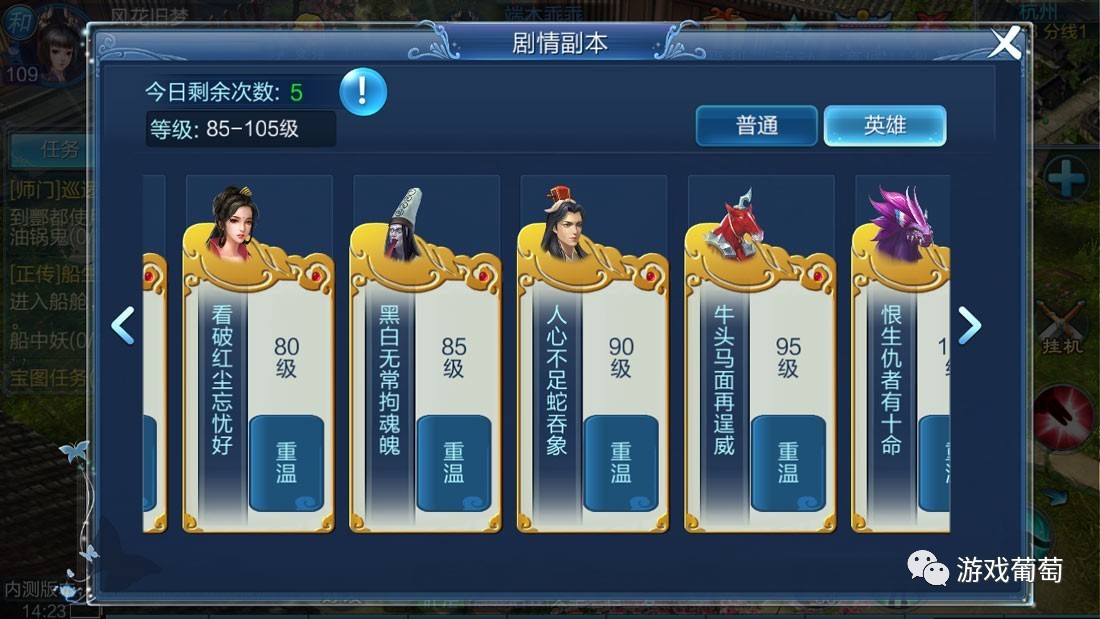The width and height of the screenshot is (1100, 619).
Task: Click 重温 on 牛头马面再逞威 card
Action: pos(788,463)
